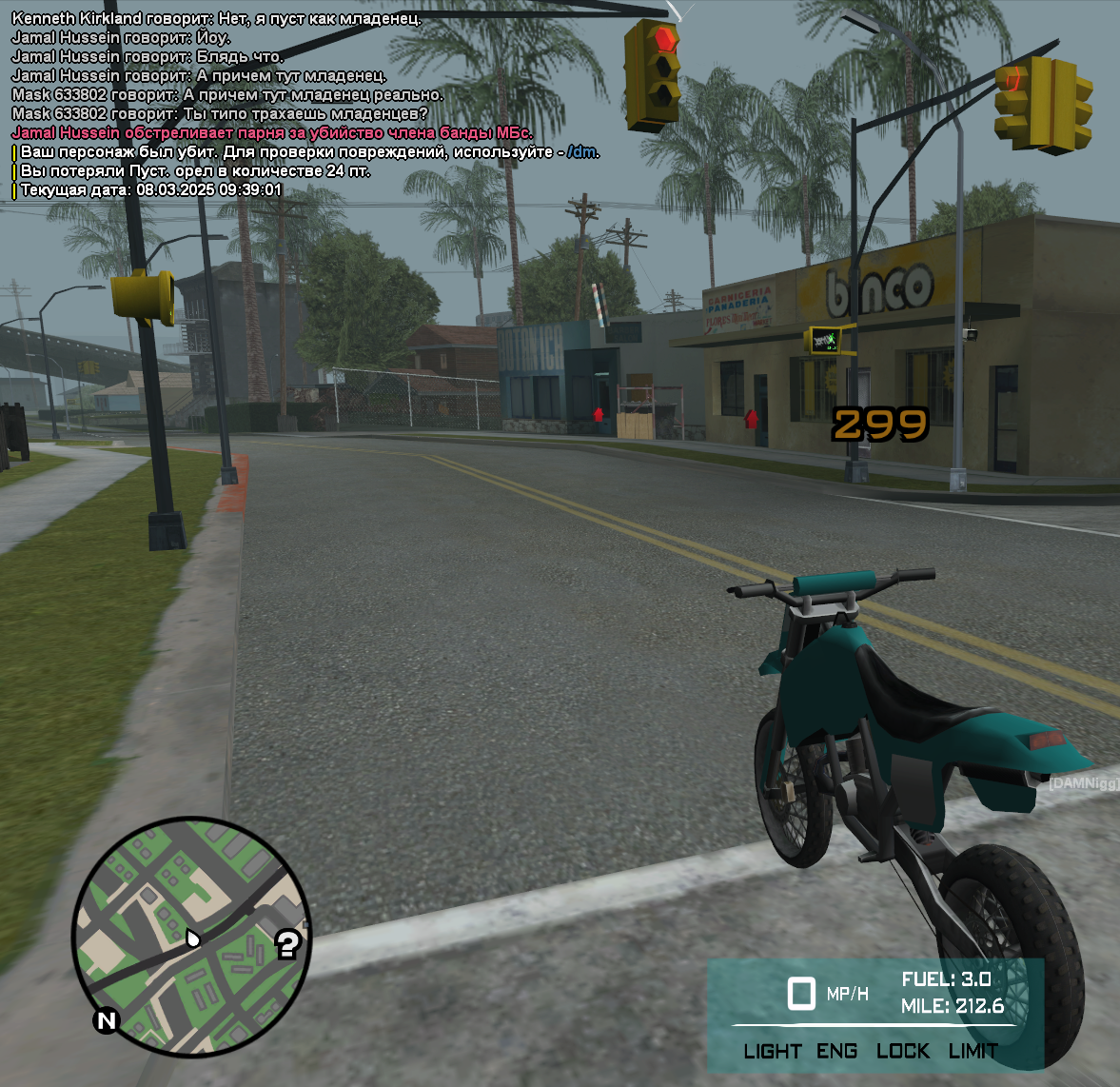Click the north N compass icon
Viewport: 1120px width, 1087px height.
(107, 1021)
